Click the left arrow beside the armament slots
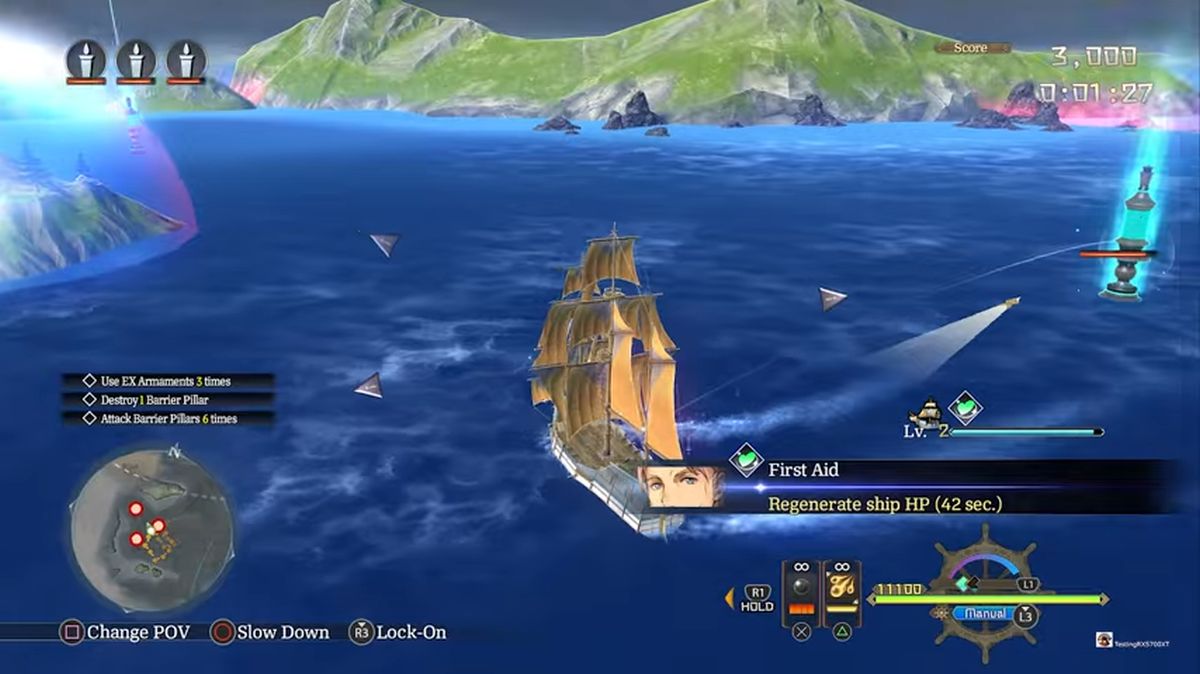This screenshot has height=674, width=1200. (730, 599)
